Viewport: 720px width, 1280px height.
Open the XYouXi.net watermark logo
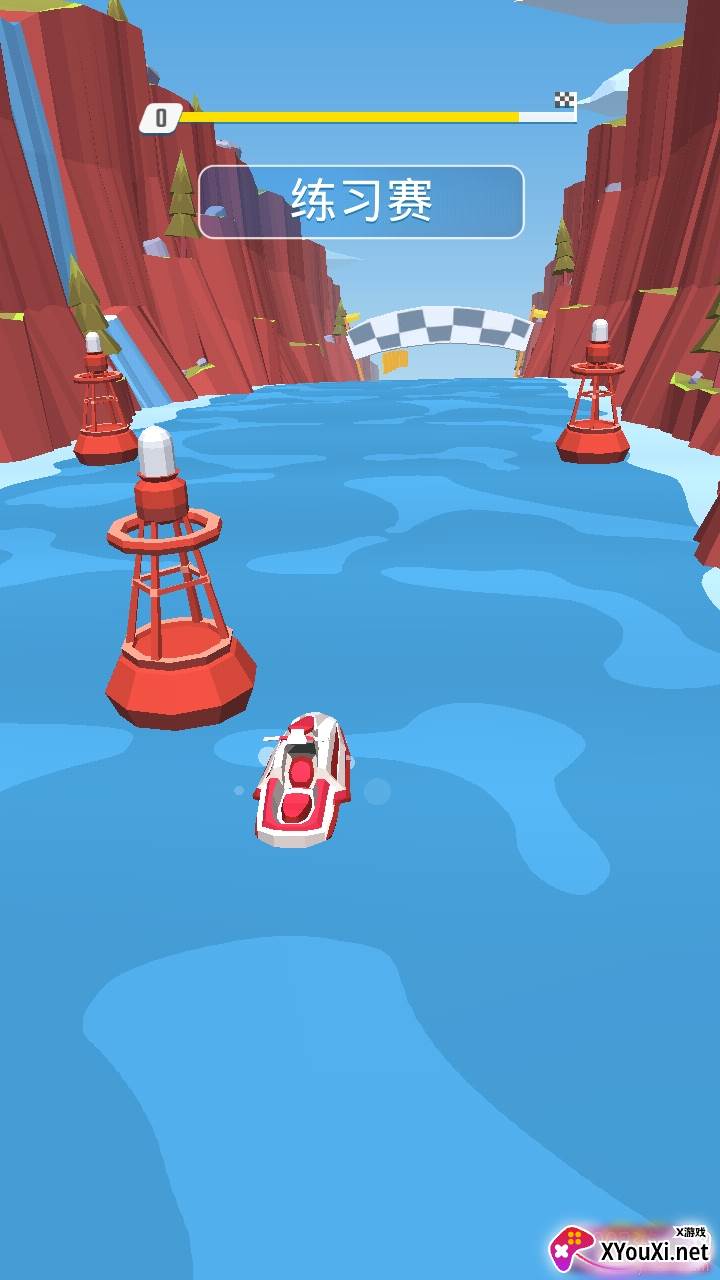(x=630, y=1248)
